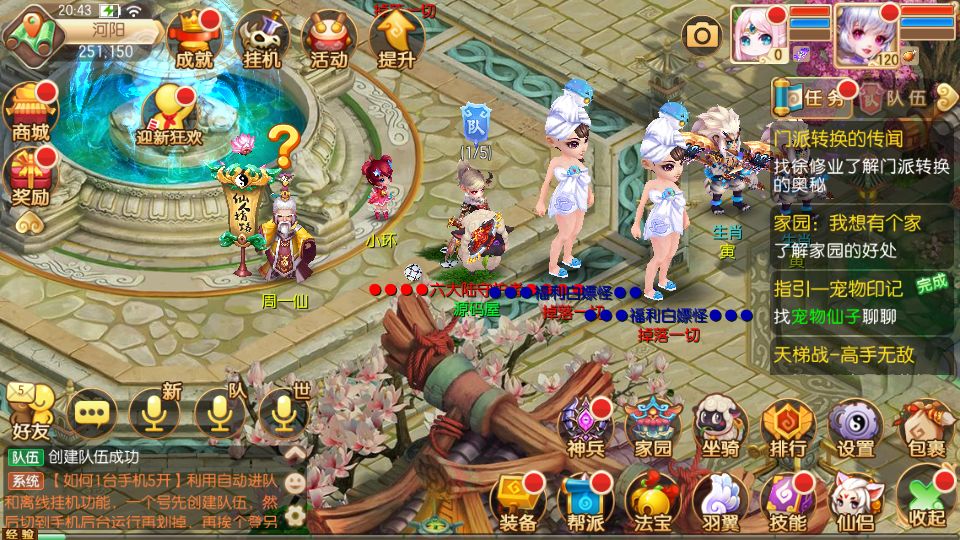
Task: Open the 好友 friends list
Action: 30,412
